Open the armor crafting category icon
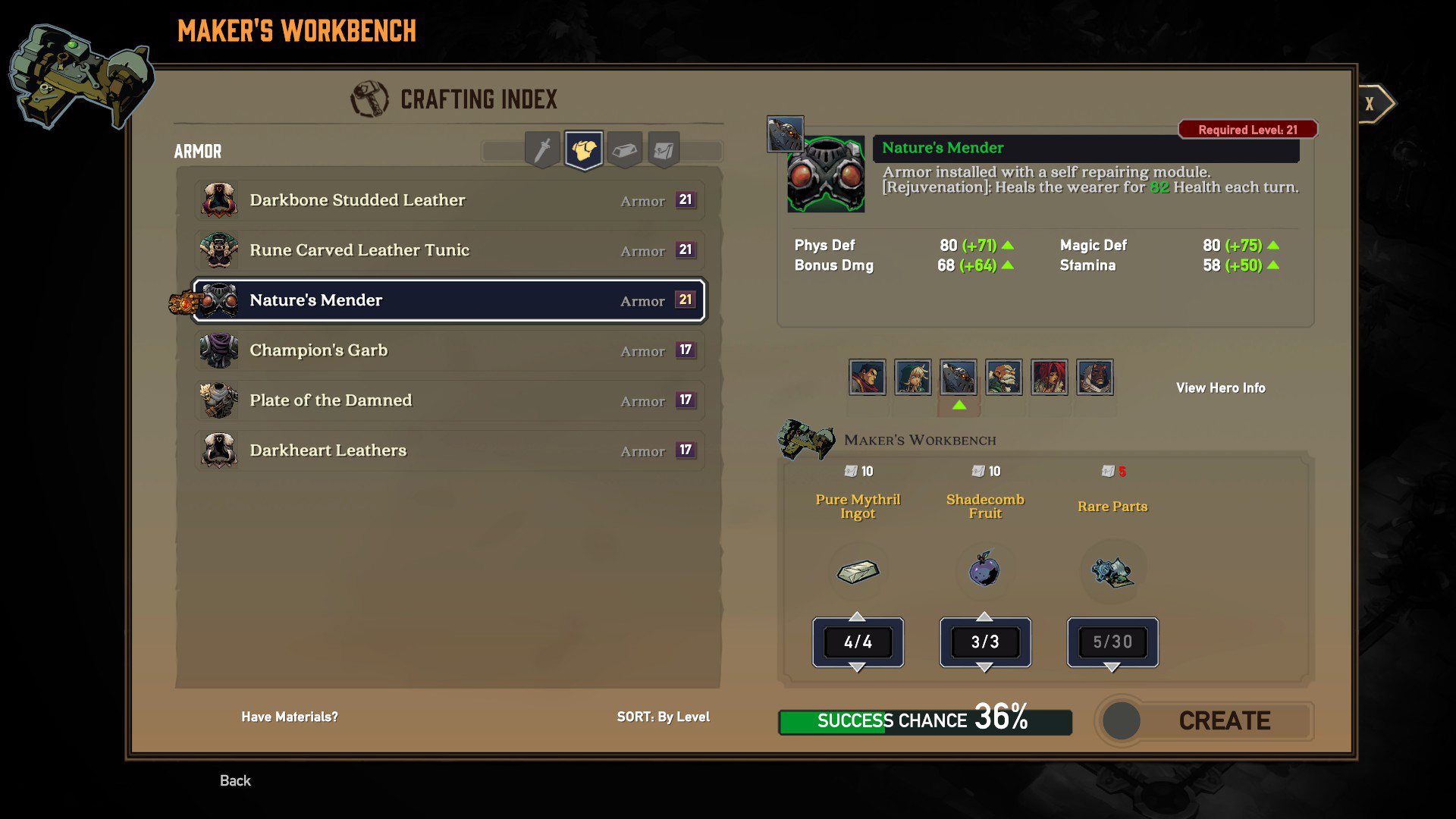Screen dimensions: 1456x819 coord(582,149)
